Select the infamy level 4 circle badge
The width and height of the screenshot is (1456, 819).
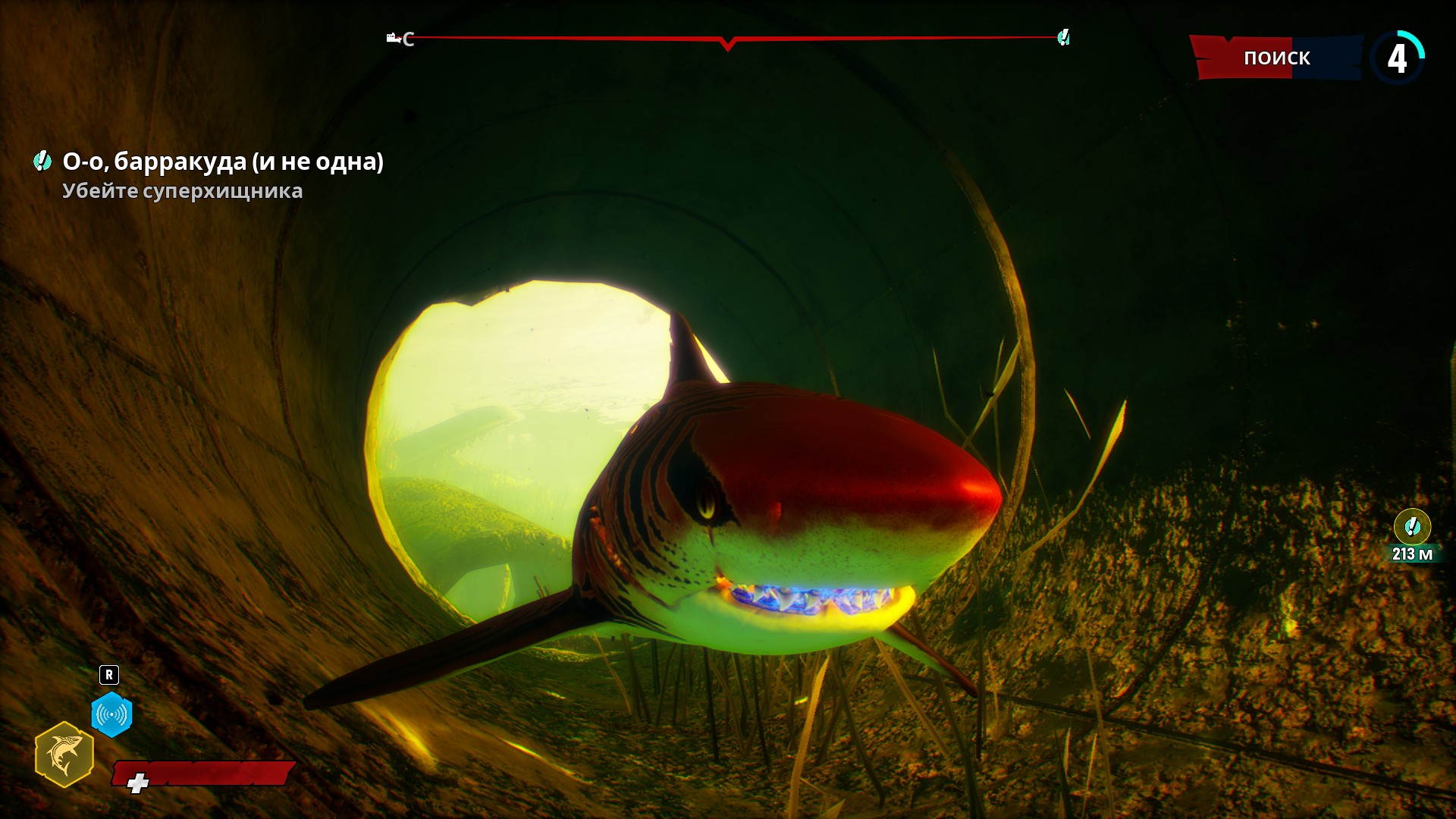(x=1397, y=58)
